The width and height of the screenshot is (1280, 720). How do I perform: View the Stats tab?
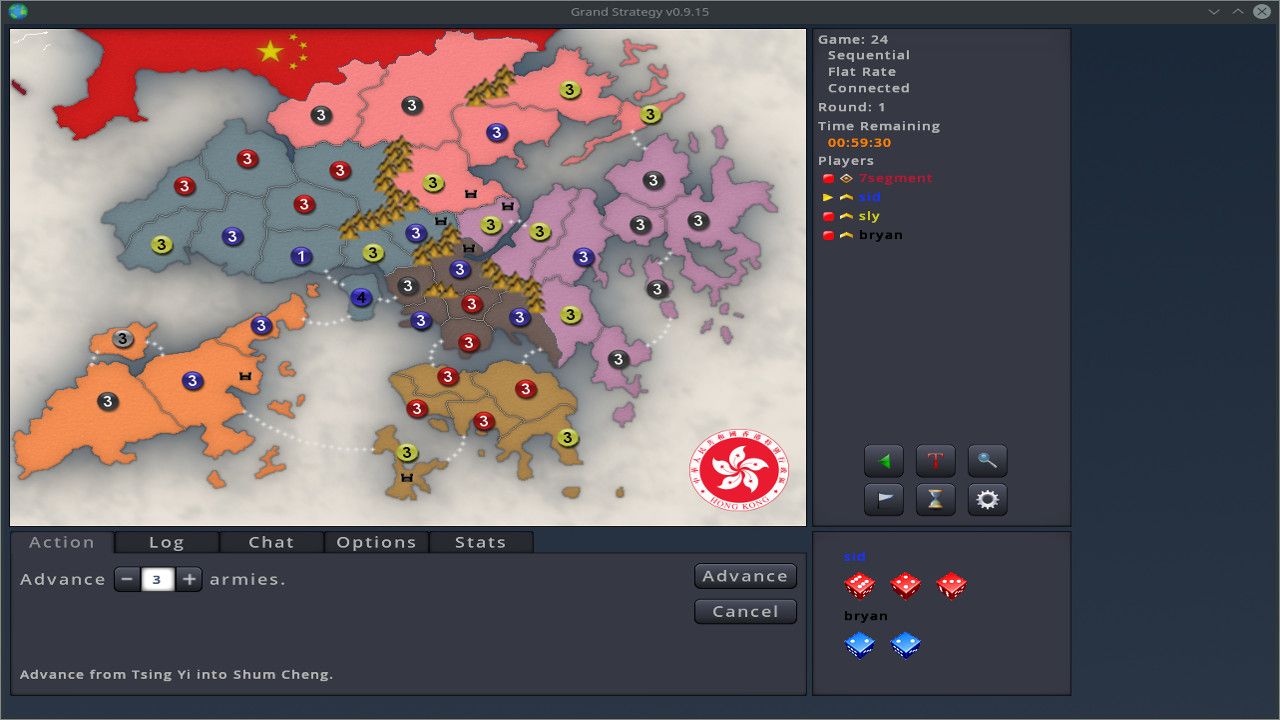pos(480,542)
